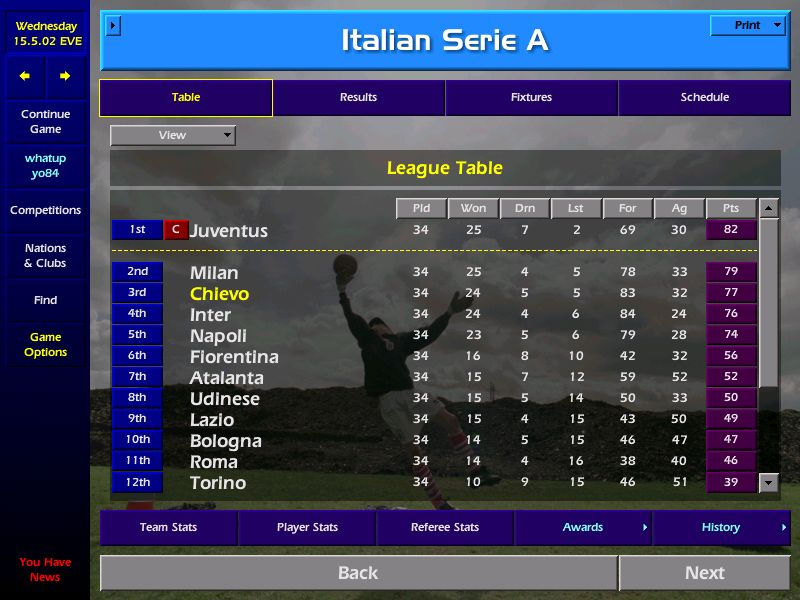Show the Schedule tab

coord(704,98)
